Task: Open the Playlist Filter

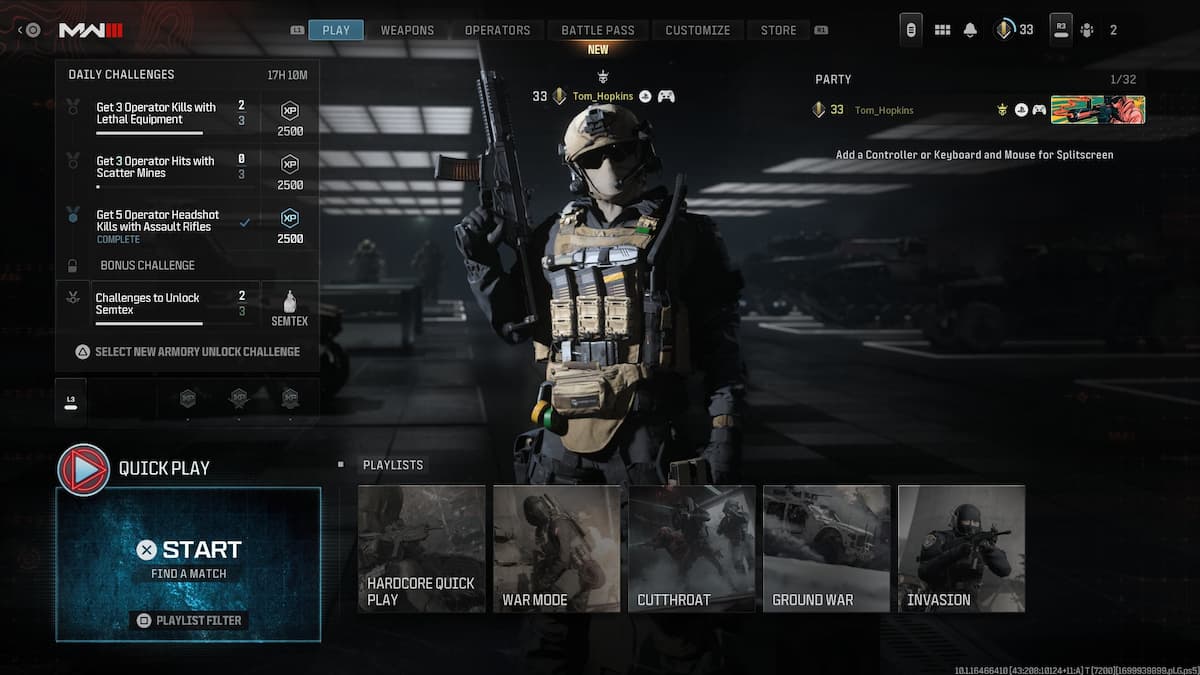Action: pos(189,620)
